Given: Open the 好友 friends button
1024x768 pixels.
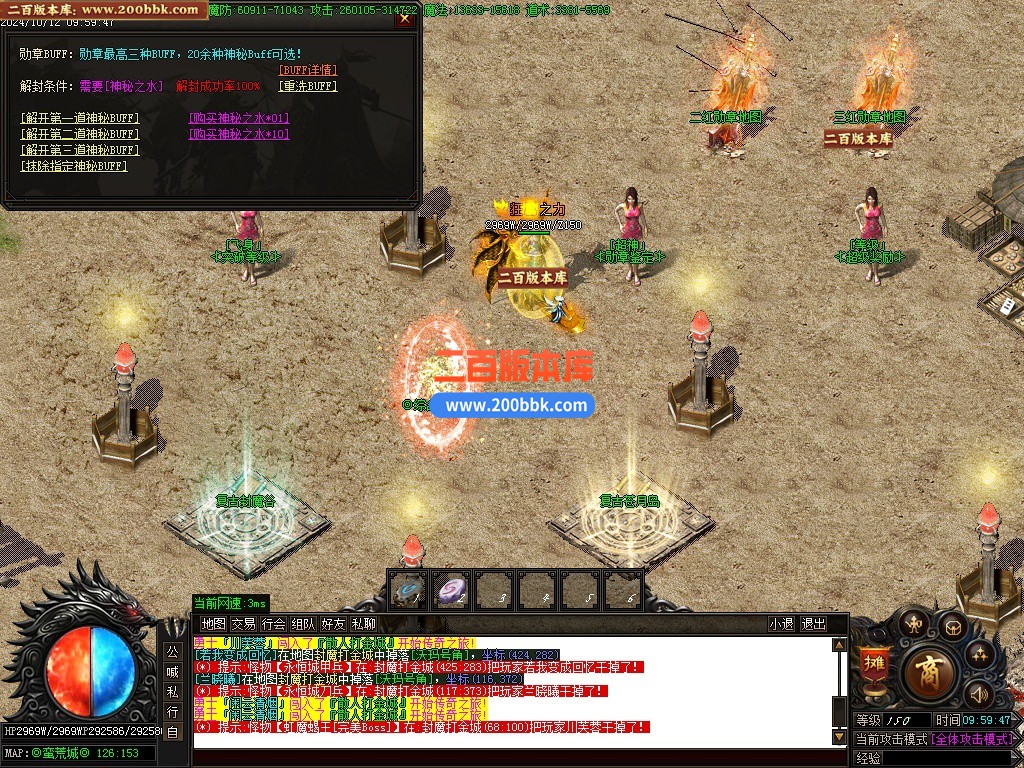Looking at the screenshot, I should click(x=333, y=624).
